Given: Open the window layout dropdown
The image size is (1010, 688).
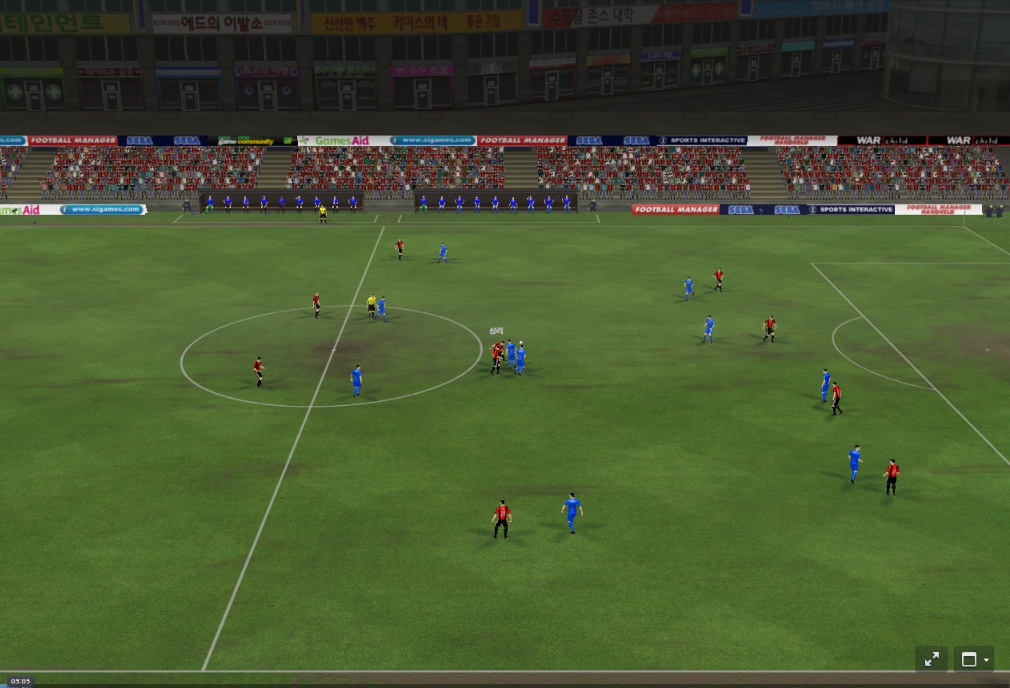Looking at the screenshot, I should (x=974, y=659).
